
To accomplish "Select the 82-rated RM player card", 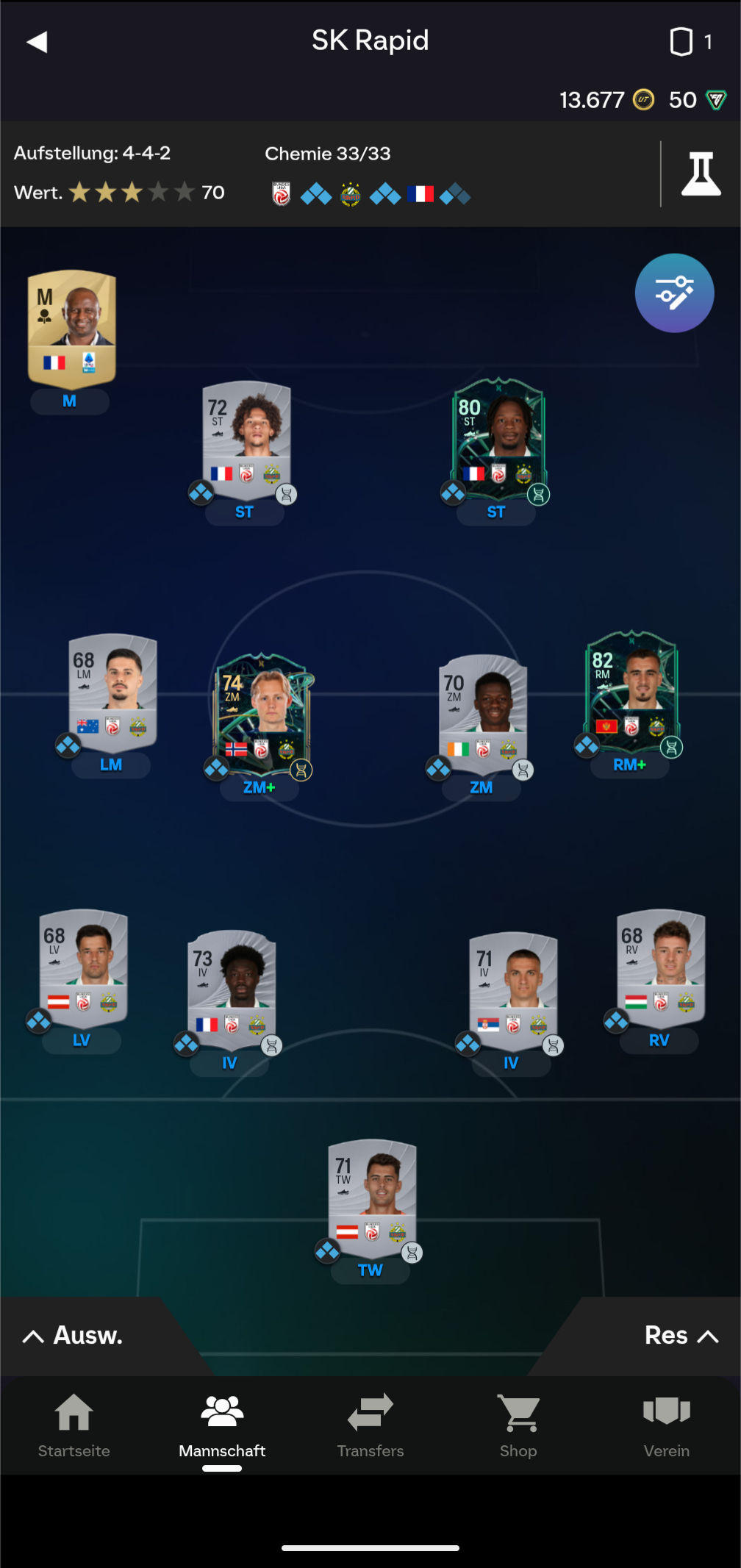I will click(x=631, y=687).
